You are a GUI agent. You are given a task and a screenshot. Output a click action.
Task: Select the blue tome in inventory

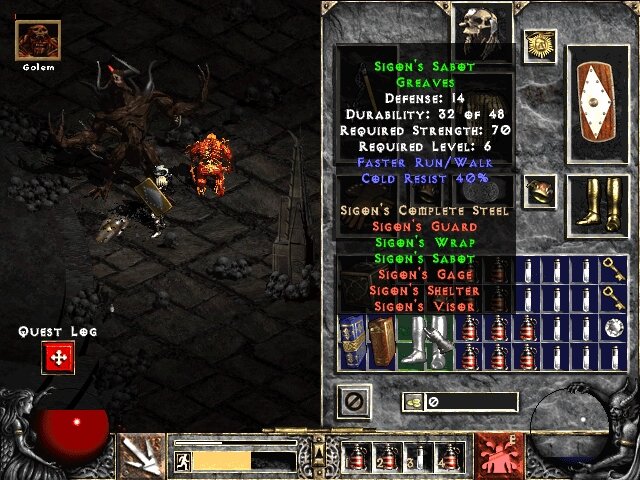pos(353,342)
